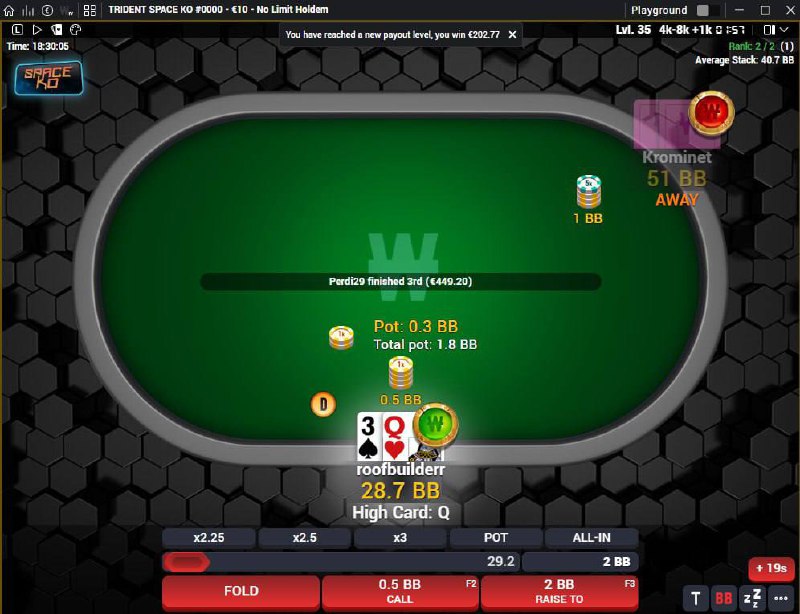
Task: Click the bet amount slider bar
Action: pyautogui.click(x=340, y=562)
